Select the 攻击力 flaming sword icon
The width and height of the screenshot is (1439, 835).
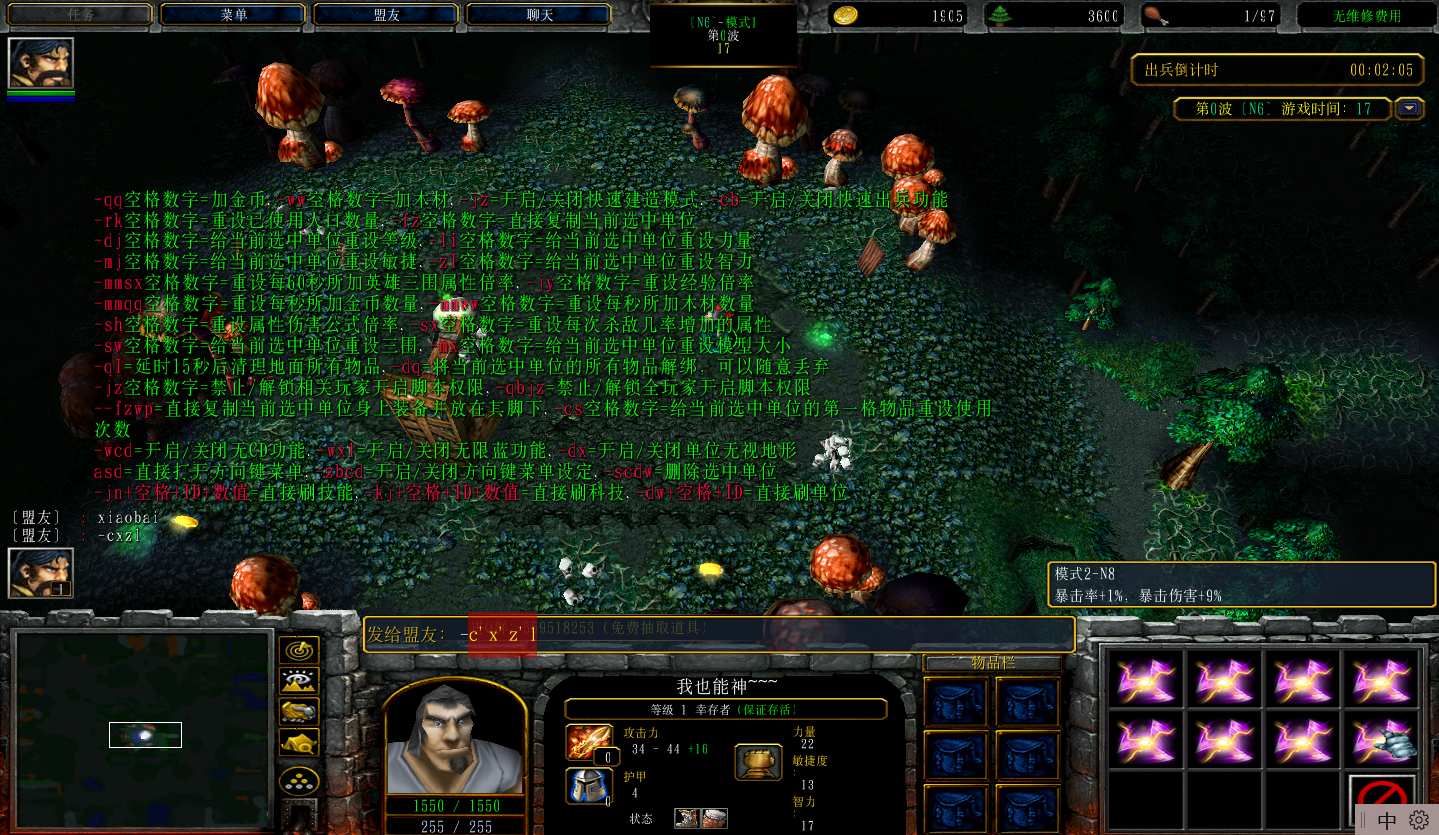click(x=587, y=742)
